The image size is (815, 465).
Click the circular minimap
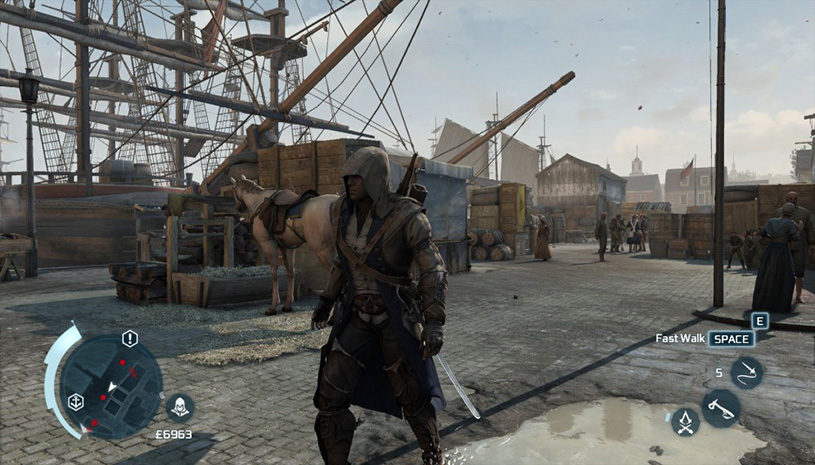(x=109, y=385)
